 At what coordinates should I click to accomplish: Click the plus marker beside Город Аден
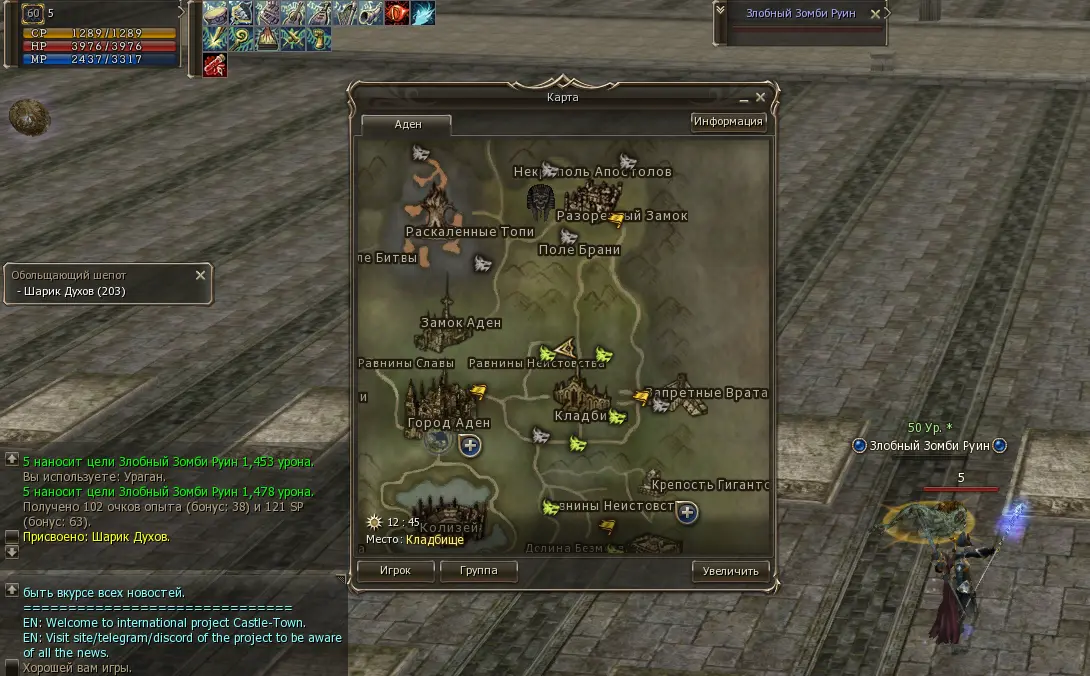(470, 446)
